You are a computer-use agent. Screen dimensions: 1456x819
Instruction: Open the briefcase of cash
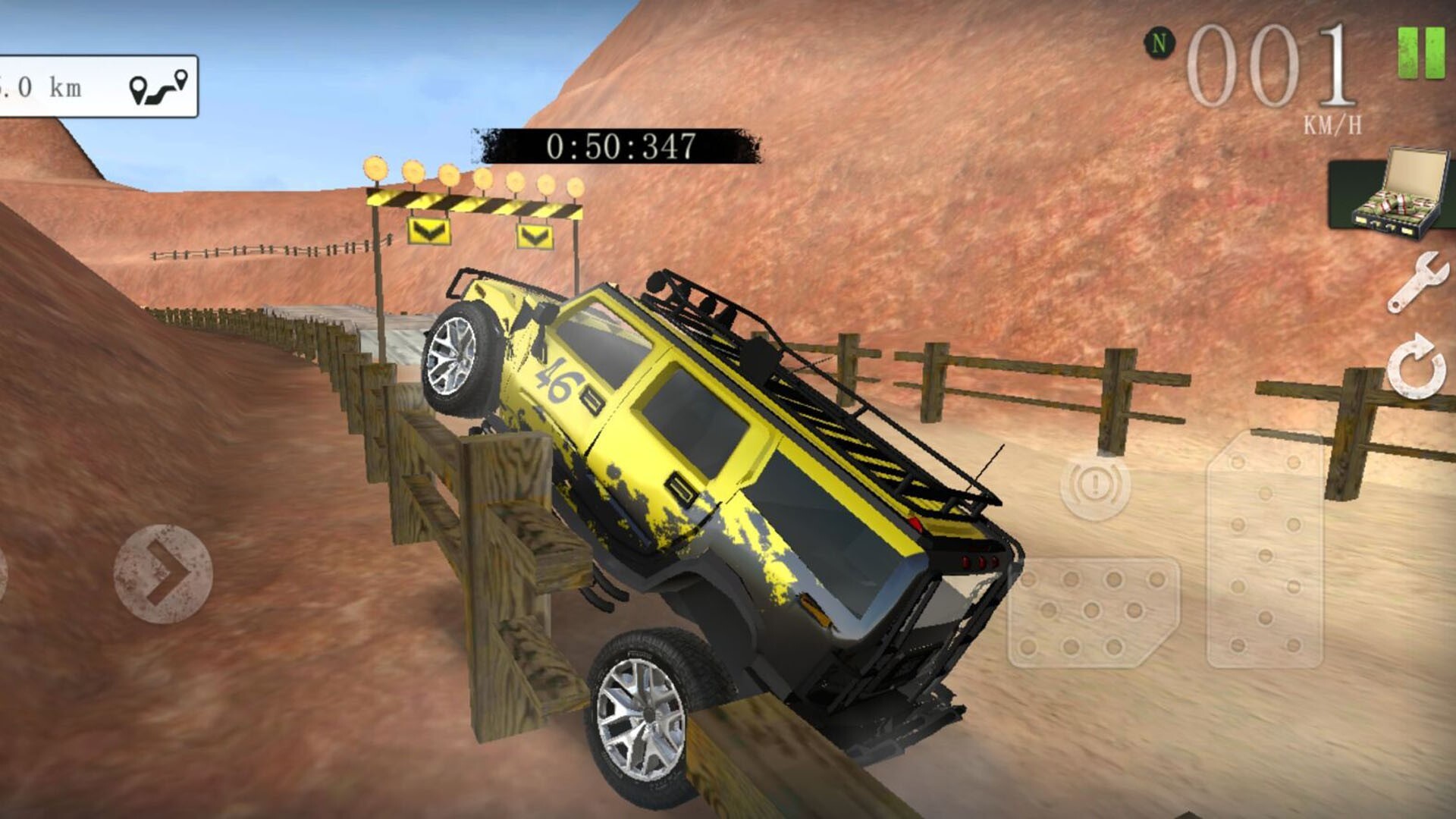click(x=1393, y=195)
